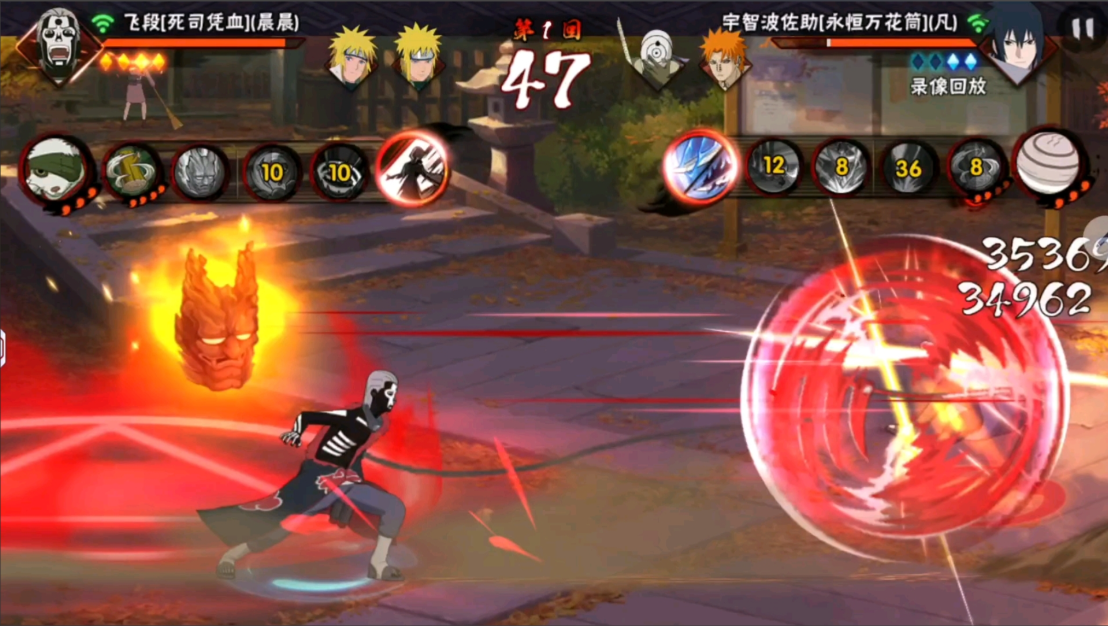Screen dimensions: 1108x626
Task: Pause the battle replay
Action: 1082,29
